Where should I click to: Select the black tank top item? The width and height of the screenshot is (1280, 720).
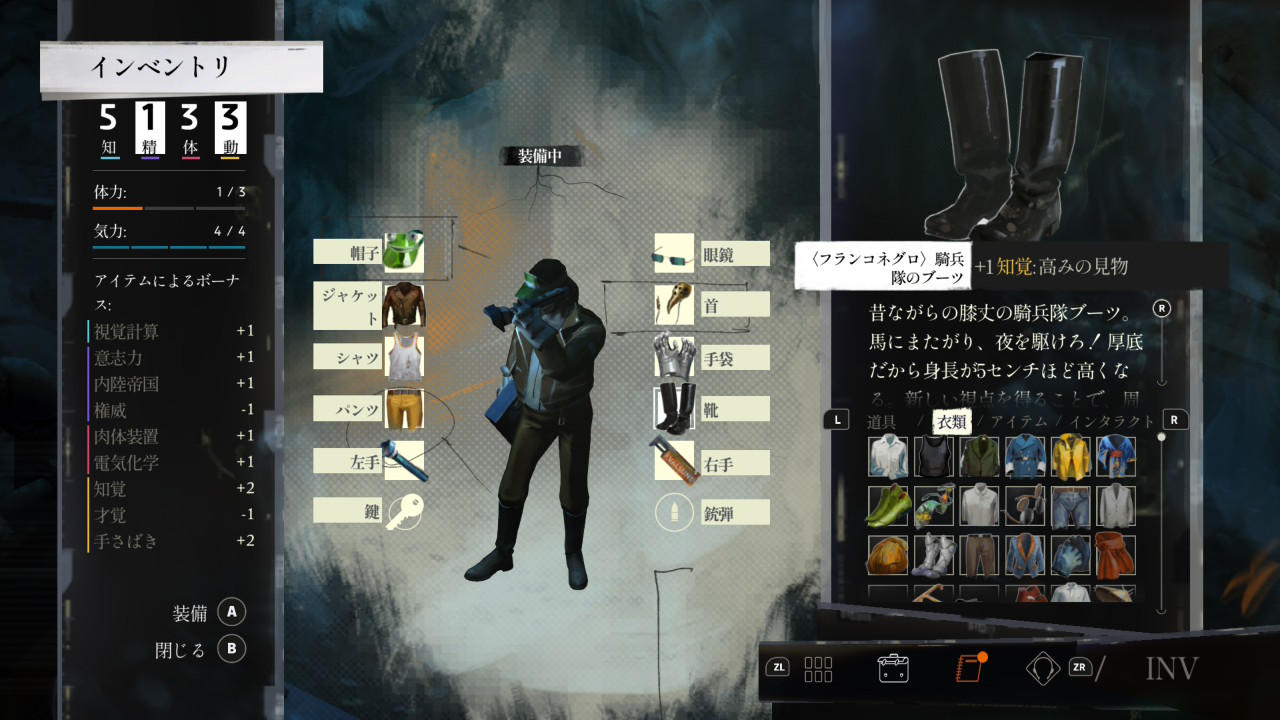coord(933,457)
